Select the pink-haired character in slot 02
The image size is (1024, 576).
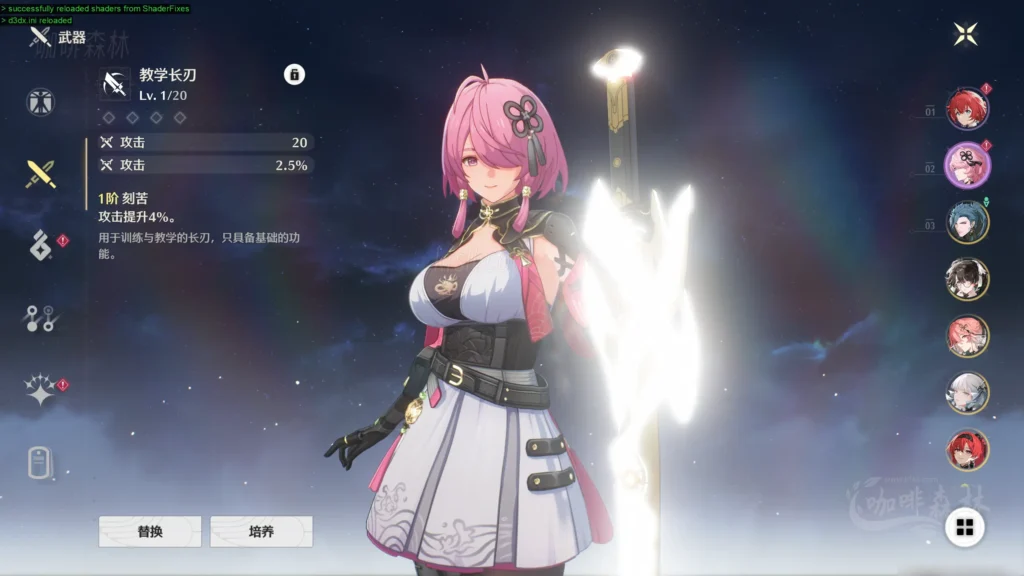967,165
